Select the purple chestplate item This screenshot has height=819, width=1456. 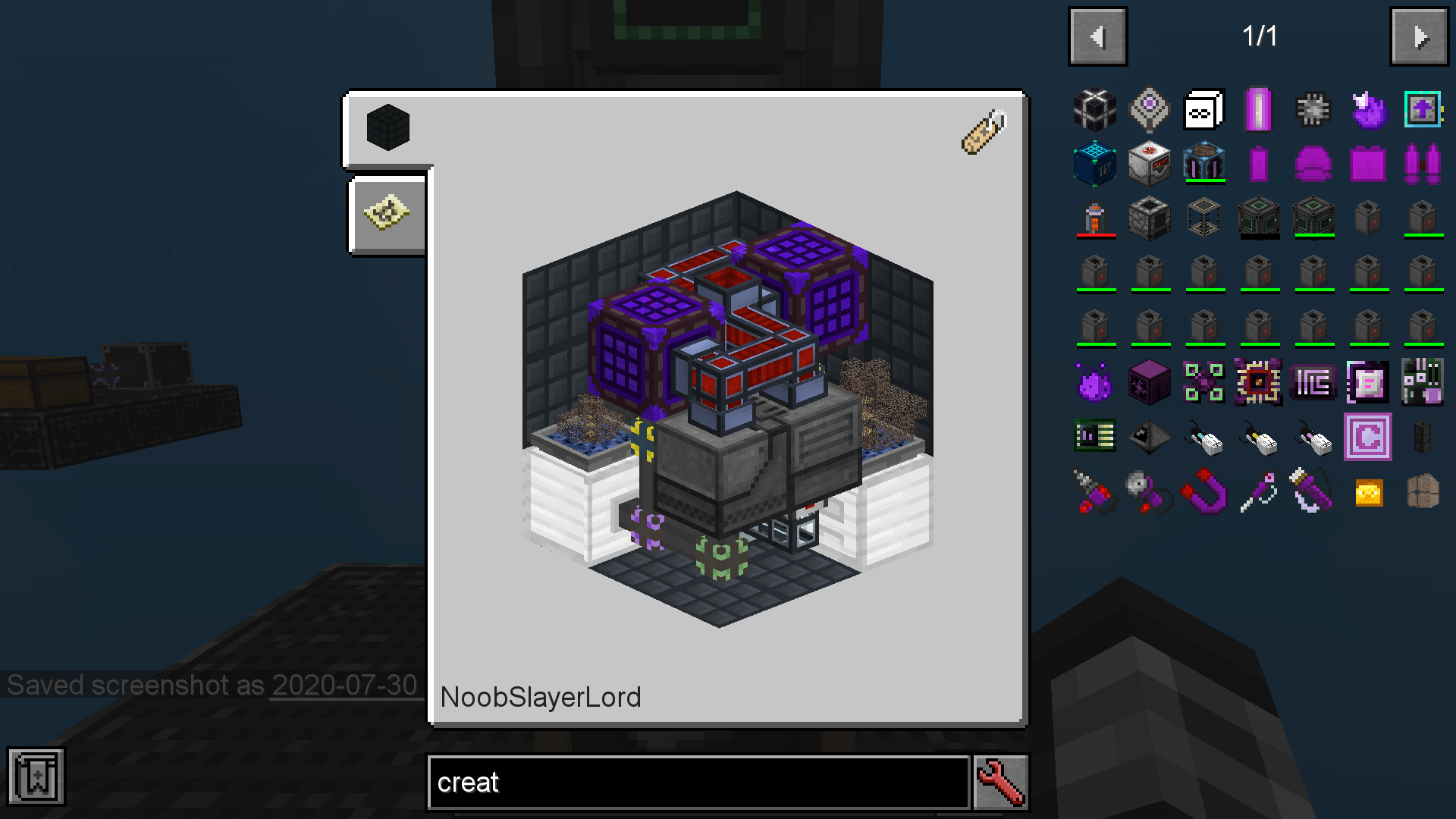1367,163
